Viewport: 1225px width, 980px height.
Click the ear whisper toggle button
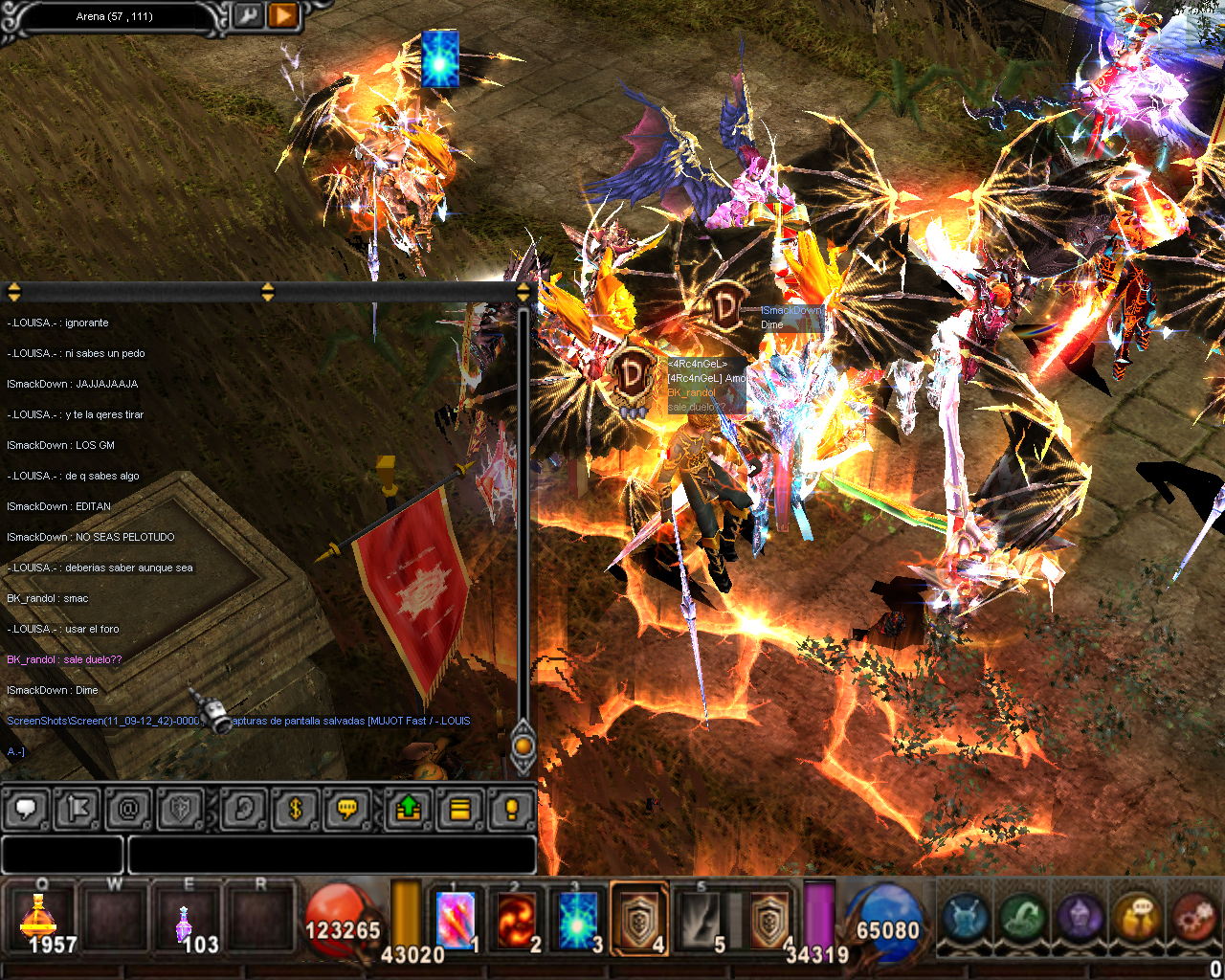click(x=243, y=810)
